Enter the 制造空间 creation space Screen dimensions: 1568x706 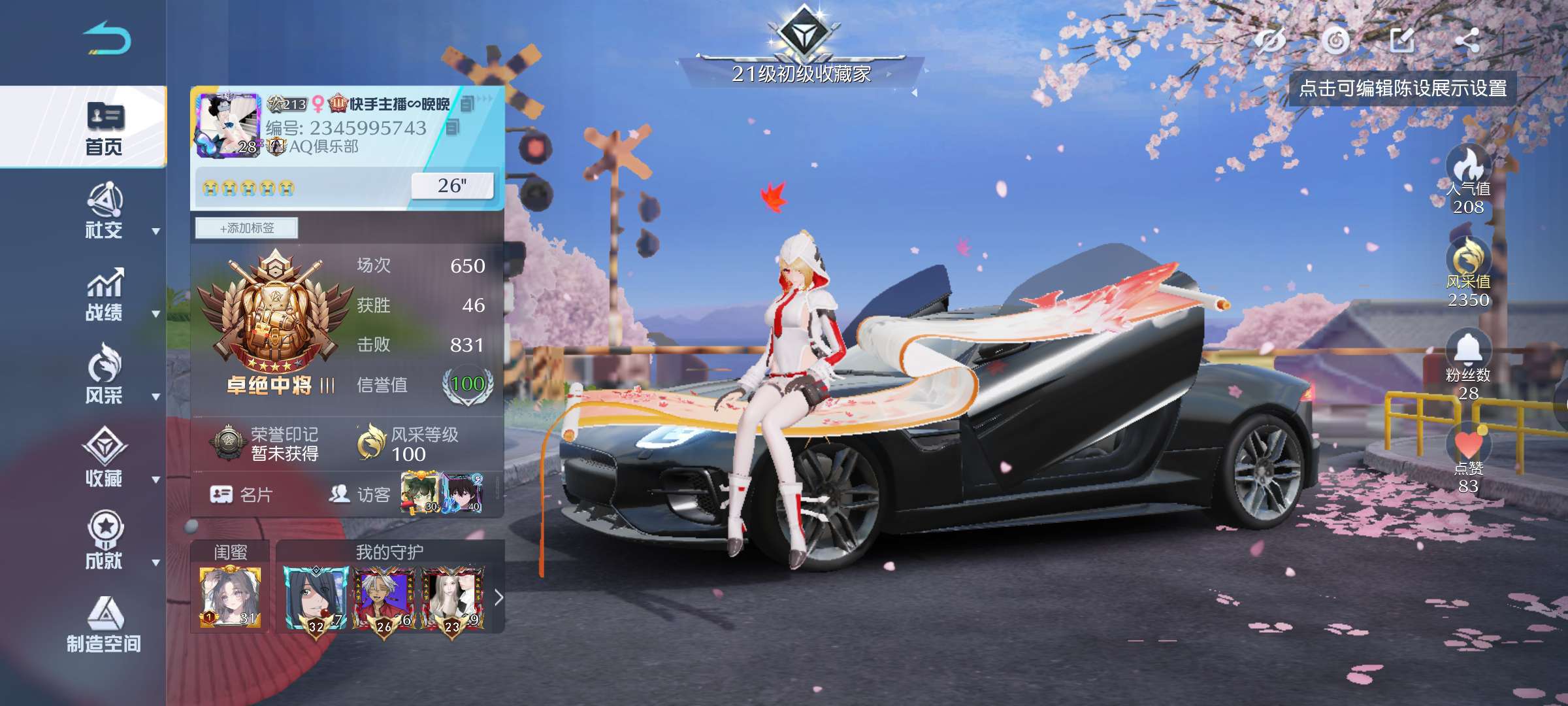[105, 626]
